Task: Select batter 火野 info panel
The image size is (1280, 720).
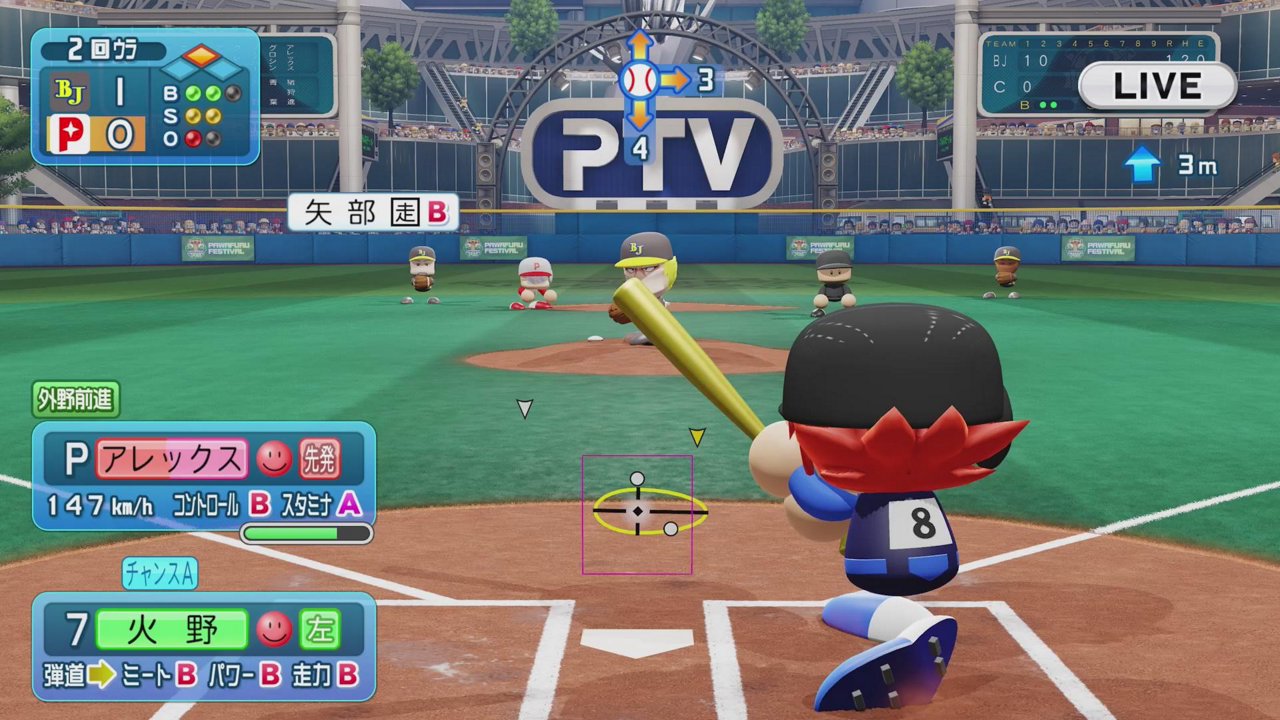Action: tap(204, 646)
